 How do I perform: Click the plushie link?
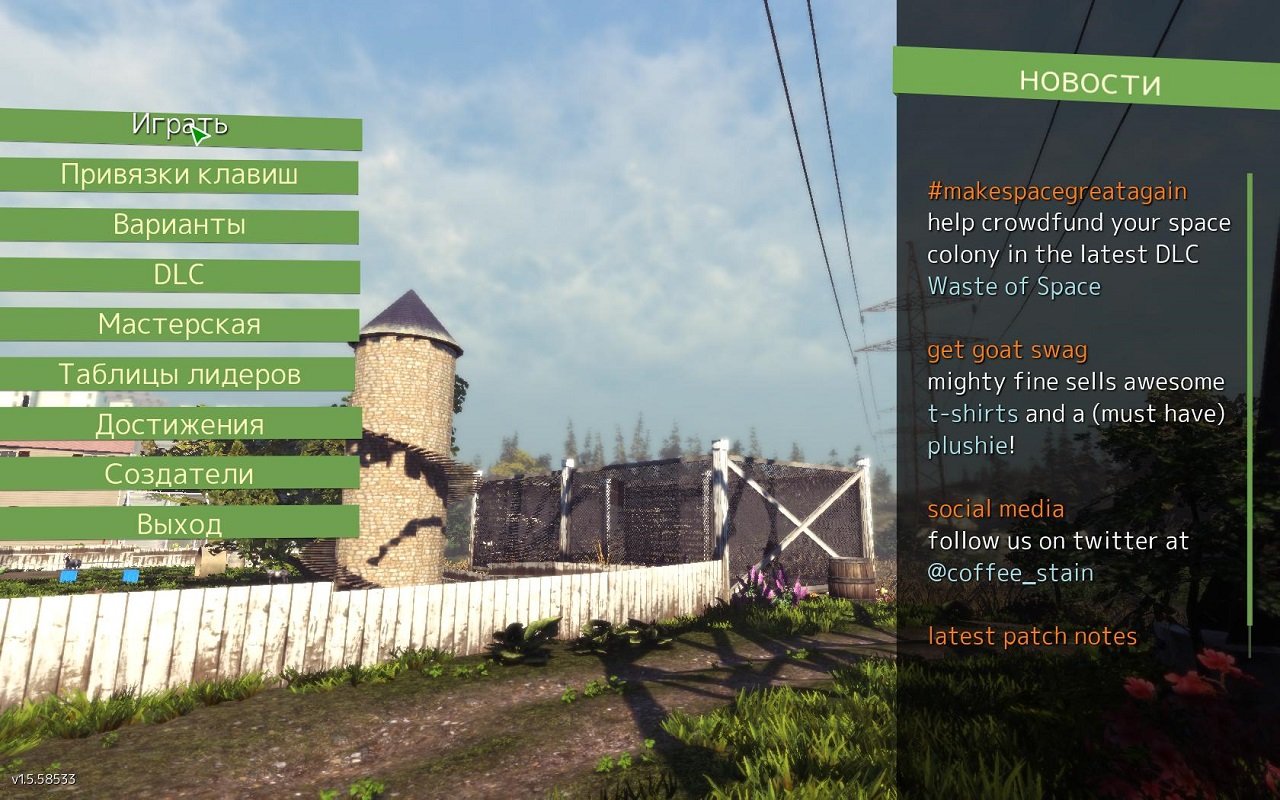coord(966,446)
